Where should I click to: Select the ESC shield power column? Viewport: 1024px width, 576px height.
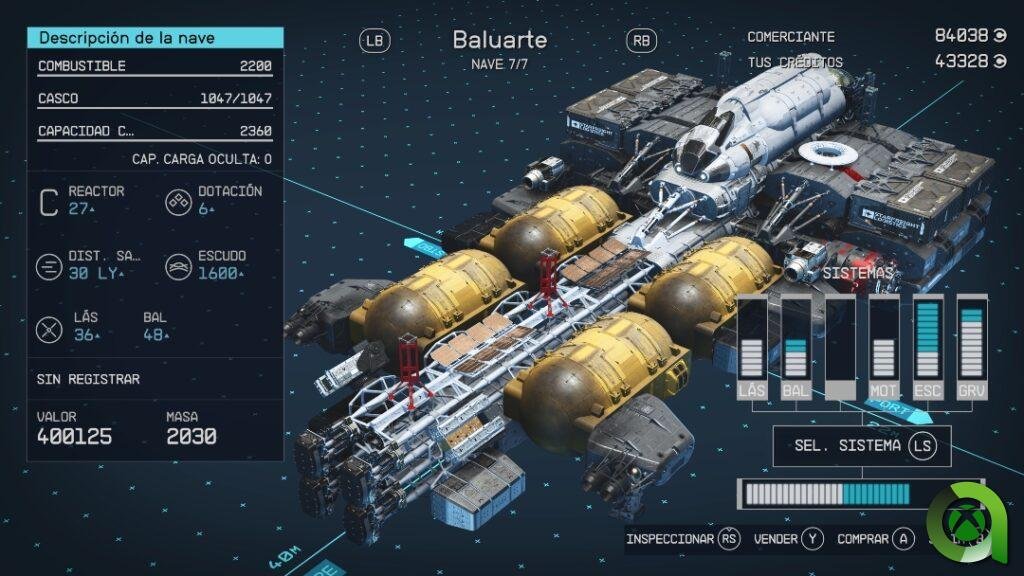coord(927,346)
